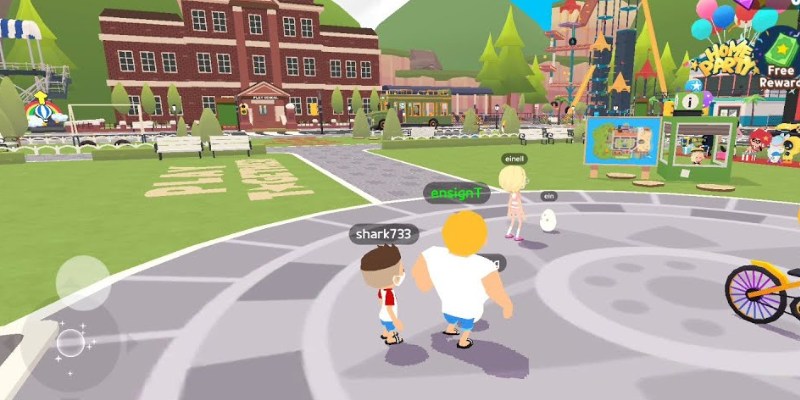Viewport: 800px width, 400px height.
Task: Tap the virtual joystick's sparkling center knob
Action: coord(71,343)
